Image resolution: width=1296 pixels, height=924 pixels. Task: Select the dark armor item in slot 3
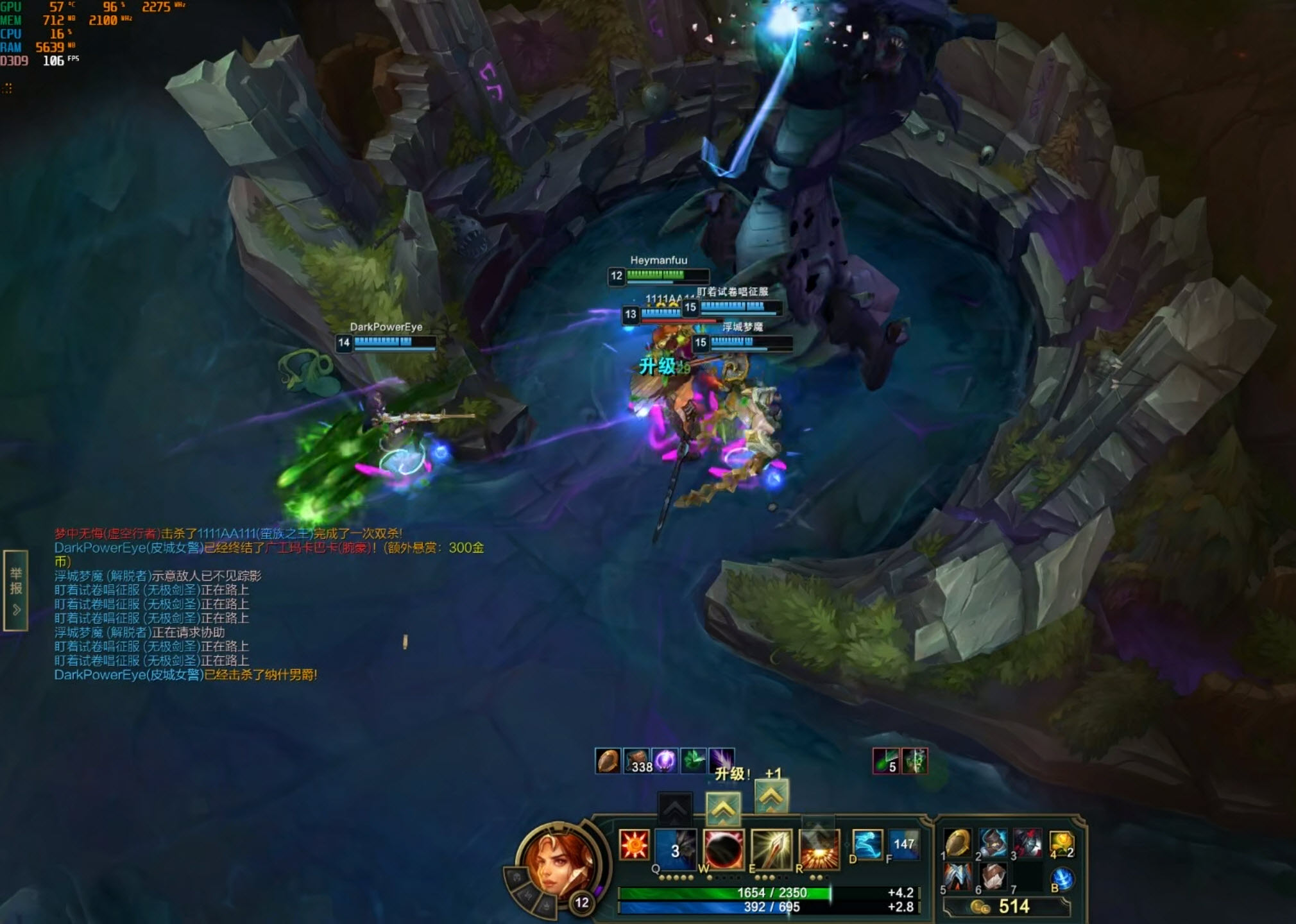click(x=1028, y=843)
